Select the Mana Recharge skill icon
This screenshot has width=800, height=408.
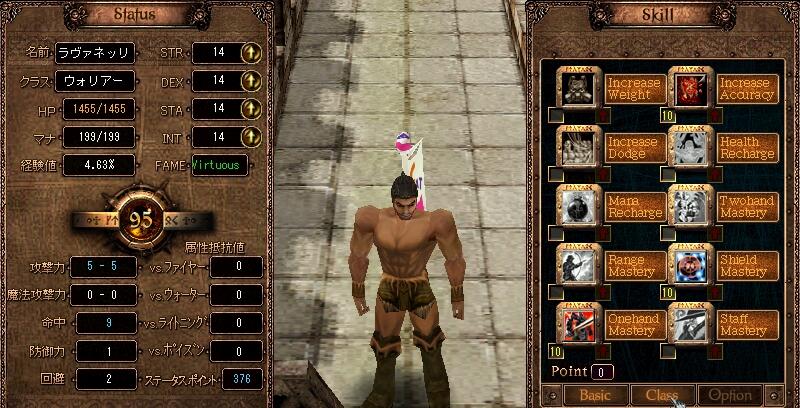point(577,206)
